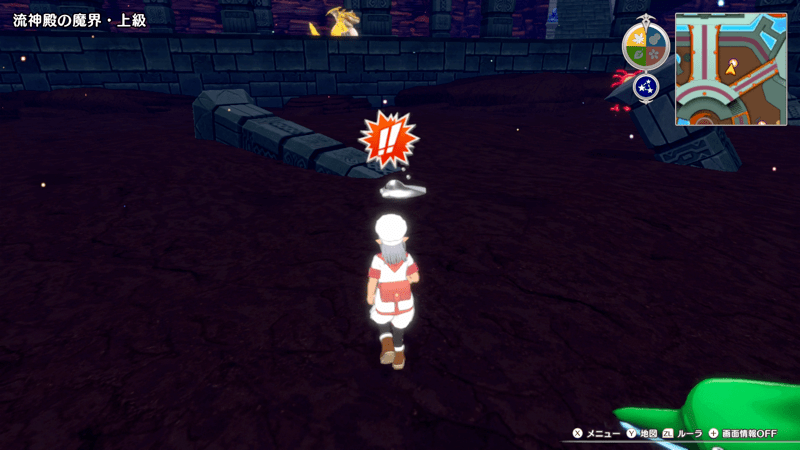The width and height of the screenshot is (800, 450).
Task: Click the yellow player arrow on minimap
Action: (733, 68)
